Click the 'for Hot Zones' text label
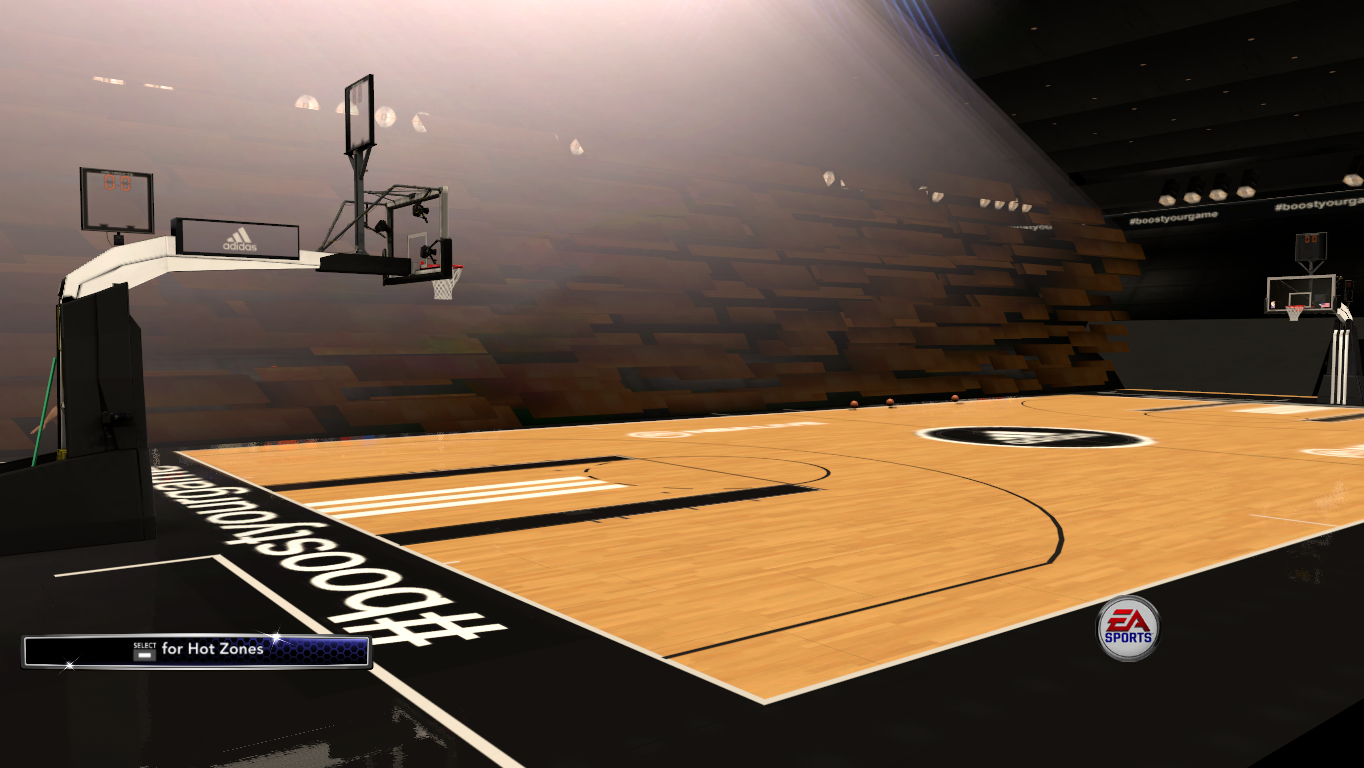This screenshot has height=768, width=1364. click(212, 648)
